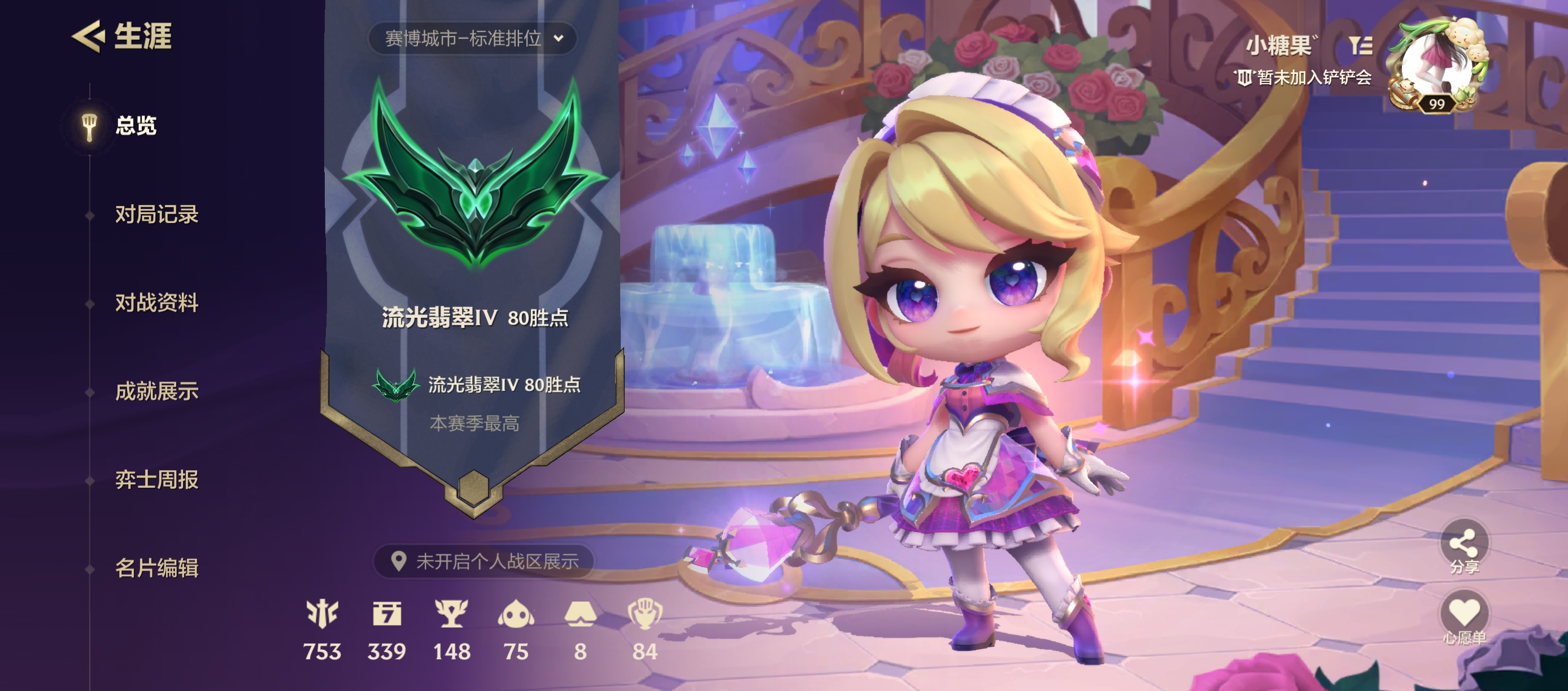Switch to the 对战资料 tab
Viewport: 1568px width, 691px height.
tap(156, 303)
